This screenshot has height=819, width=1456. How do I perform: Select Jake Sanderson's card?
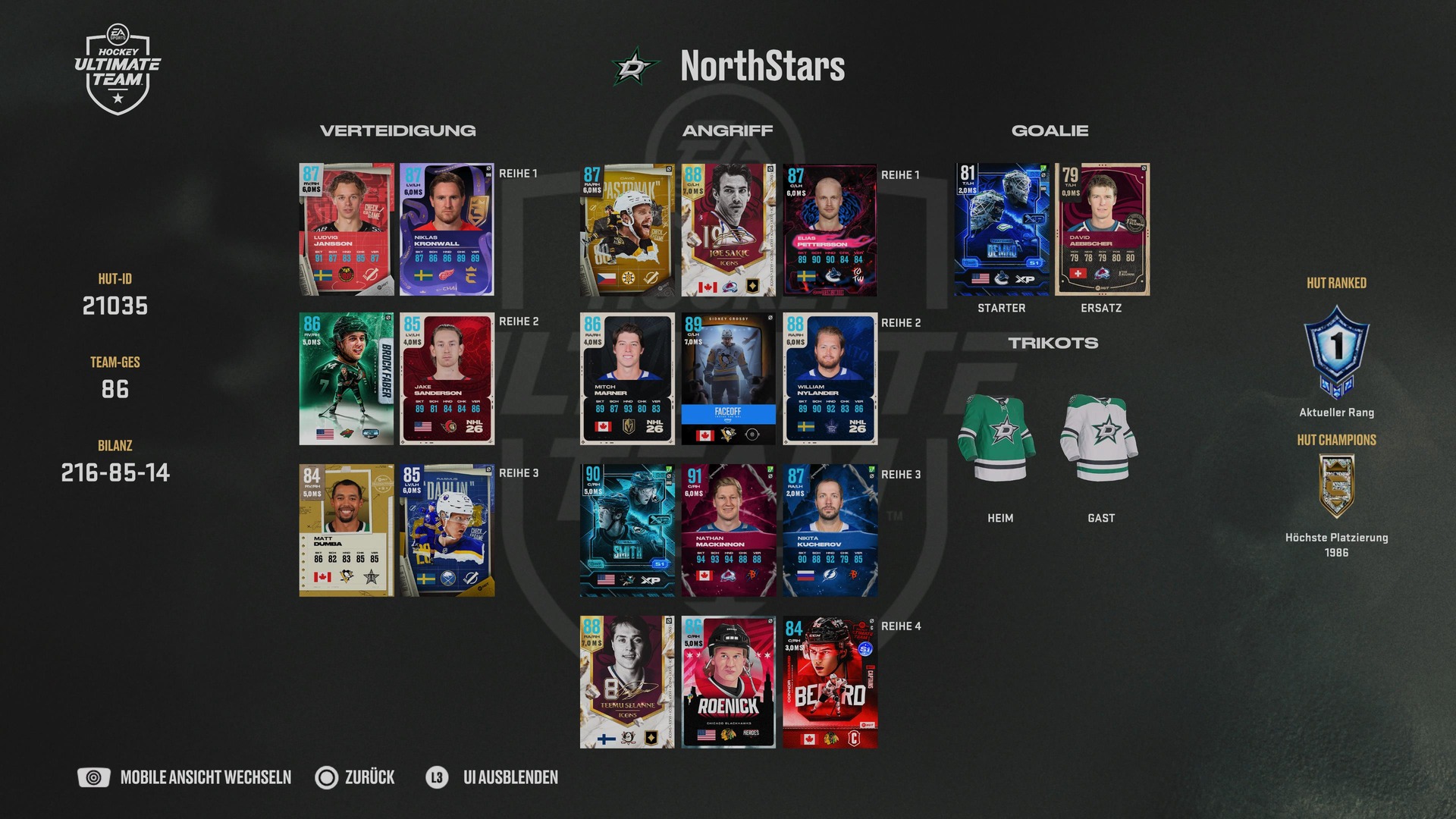[447, 378]
